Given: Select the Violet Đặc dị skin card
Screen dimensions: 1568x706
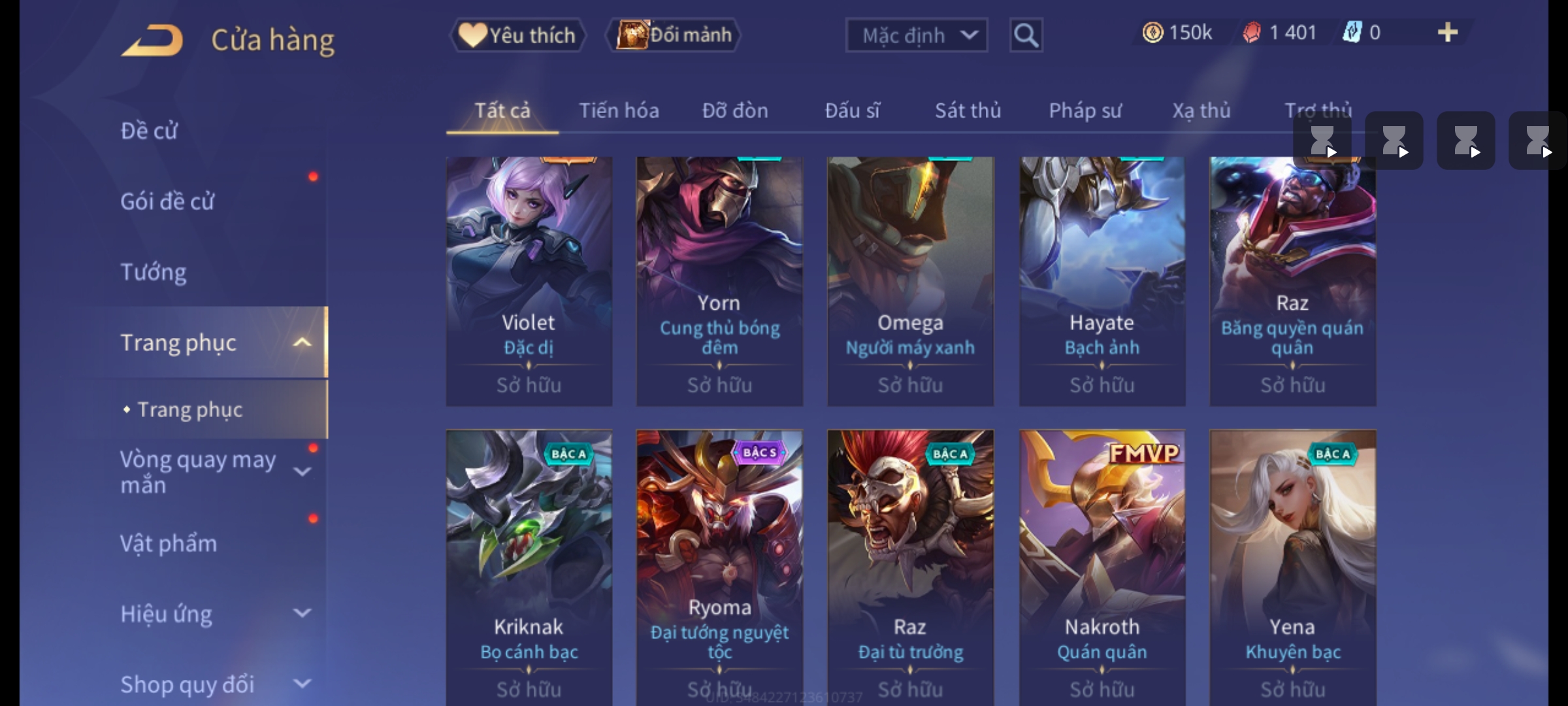Looking at the screenshot, I should click(529, 281).
